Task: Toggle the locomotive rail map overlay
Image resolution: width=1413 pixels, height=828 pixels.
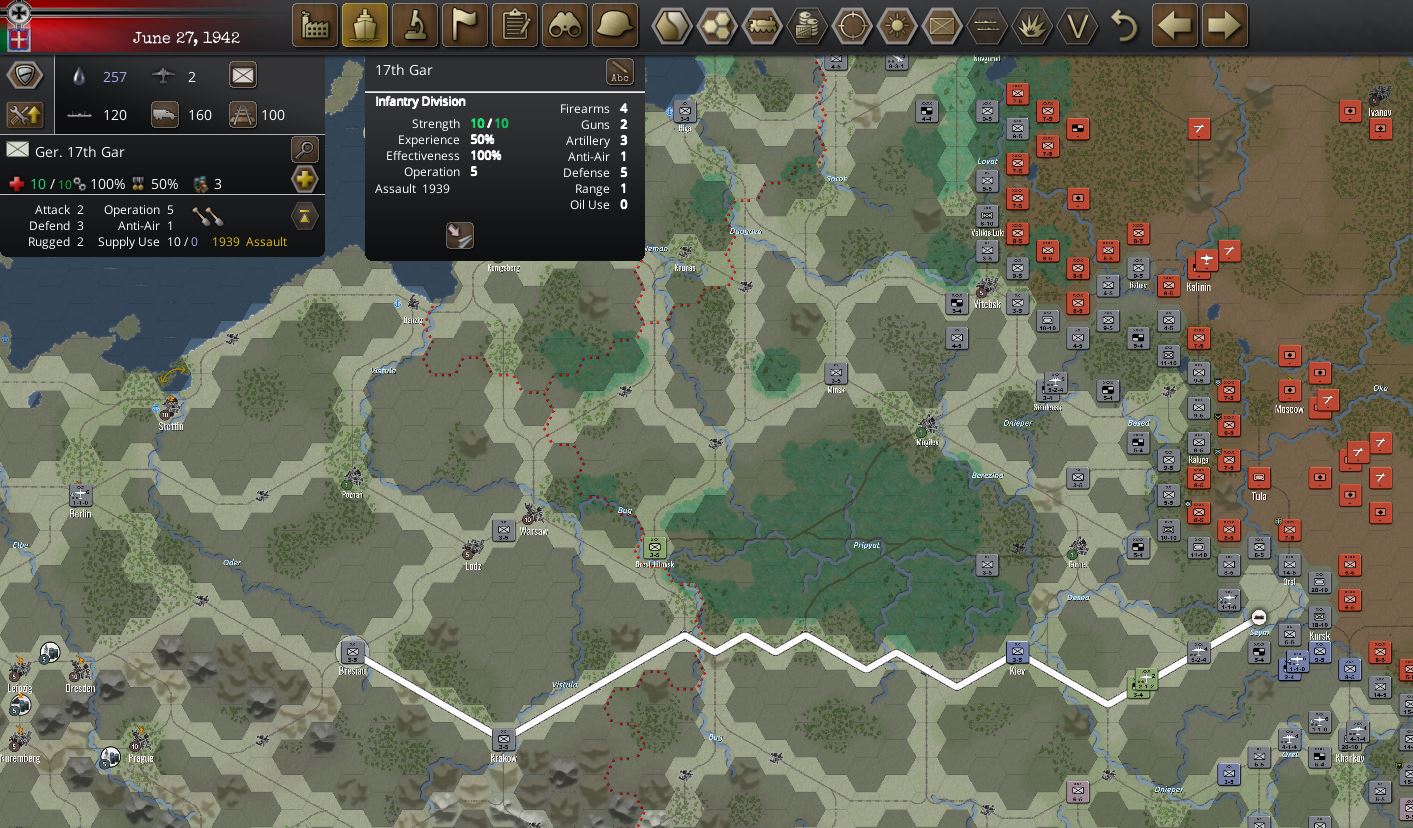Action: click(x=762, y=25)
